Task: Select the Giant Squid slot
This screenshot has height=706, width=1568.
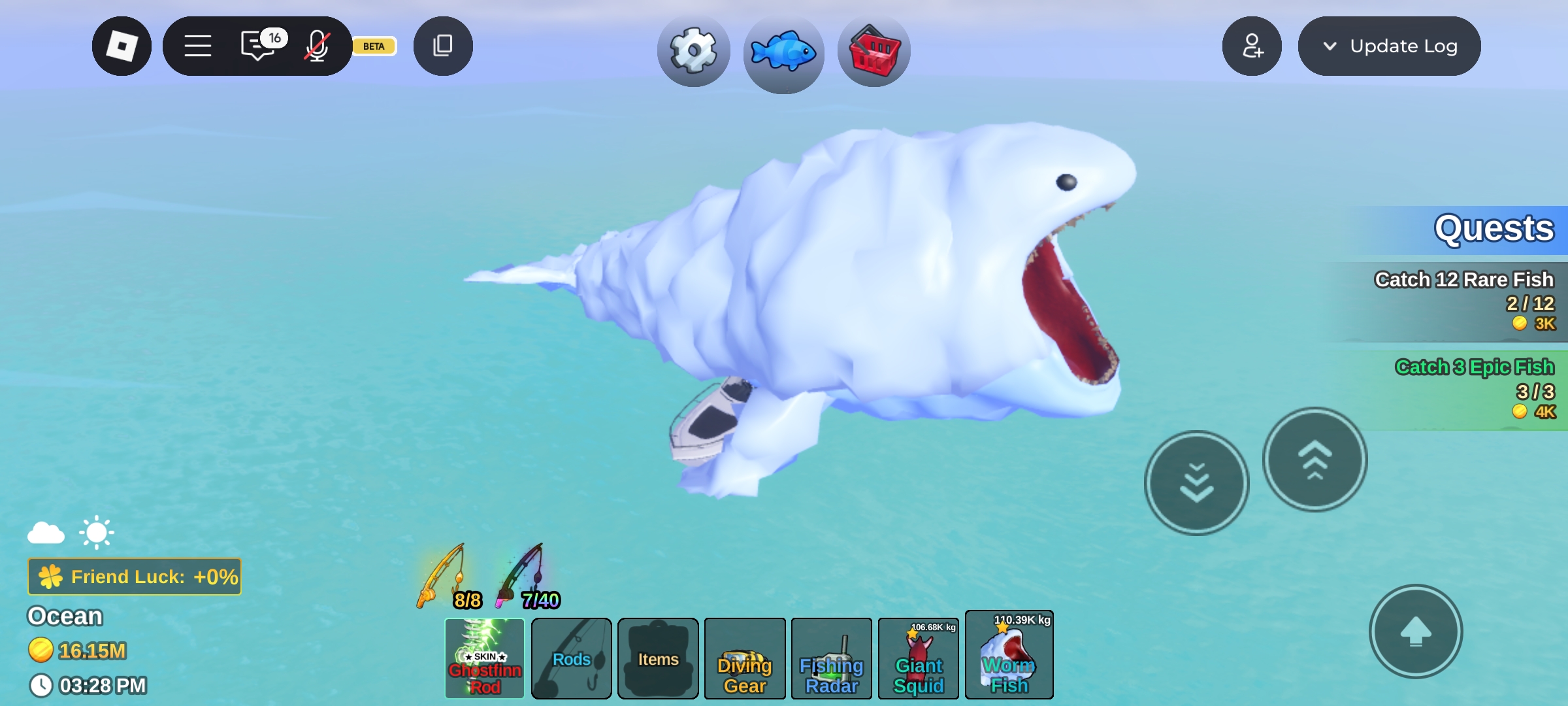Action: pos(919,658)
